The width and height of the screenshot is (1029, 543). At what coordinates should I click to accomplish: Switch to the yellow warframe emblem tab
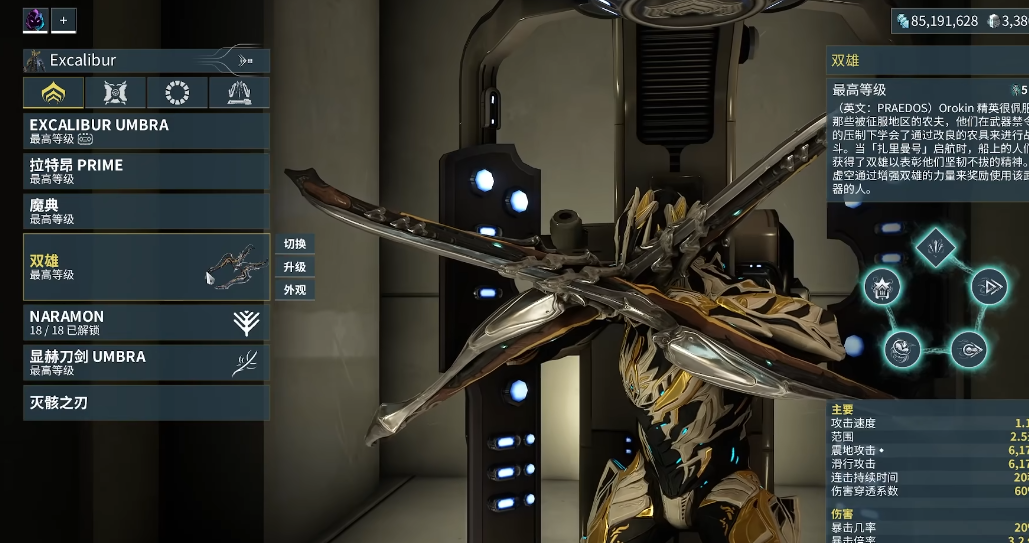[x=53, y=93]
